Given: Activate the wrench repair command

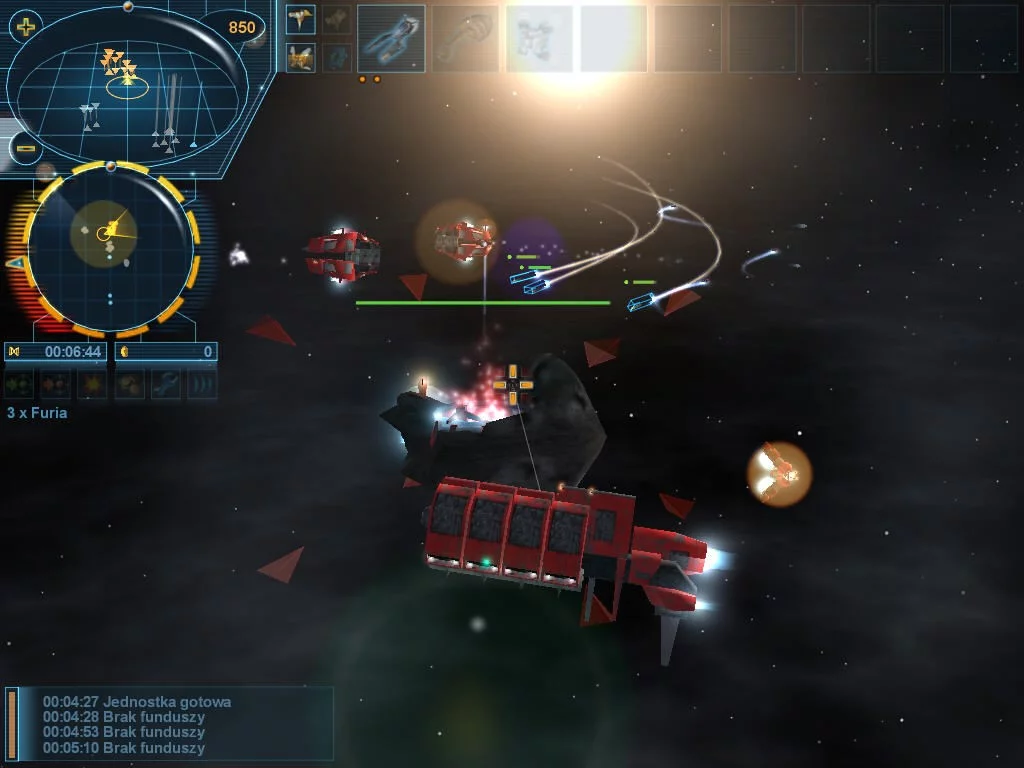Looking at the screenshot, I should coord(166,384).
